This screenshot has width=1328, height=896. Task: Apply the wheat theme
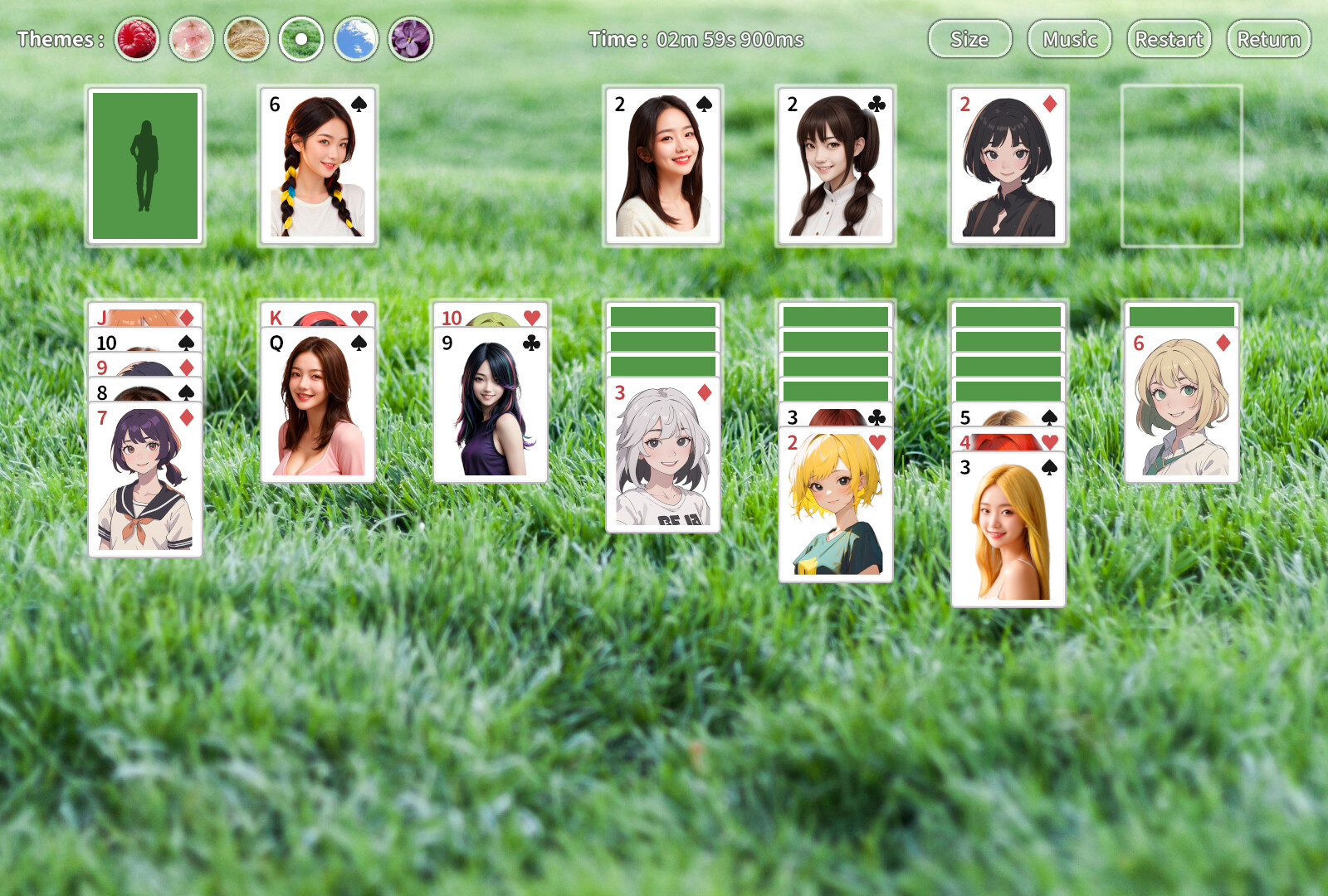pos(247,38)
